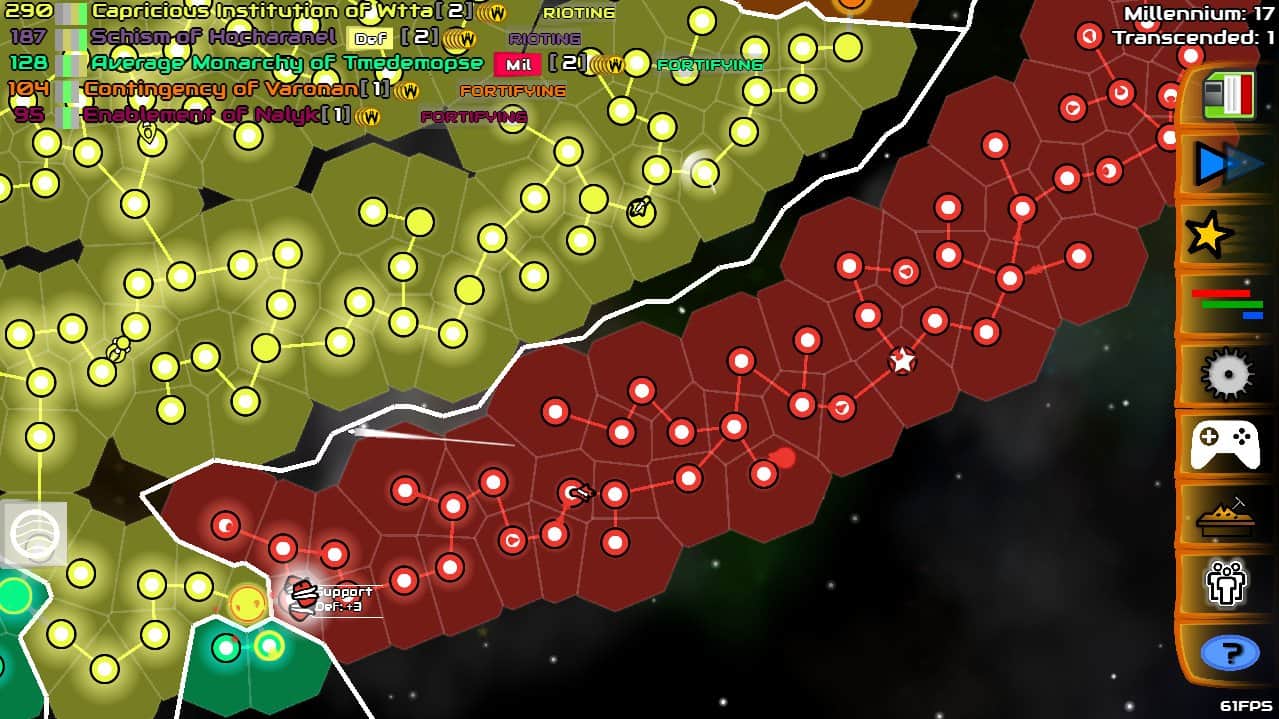Image resolution: width=1279 pixels, height=719 pixels.
Task: Open the white gamepad controller menu
Action: [x=1225, y=444]
